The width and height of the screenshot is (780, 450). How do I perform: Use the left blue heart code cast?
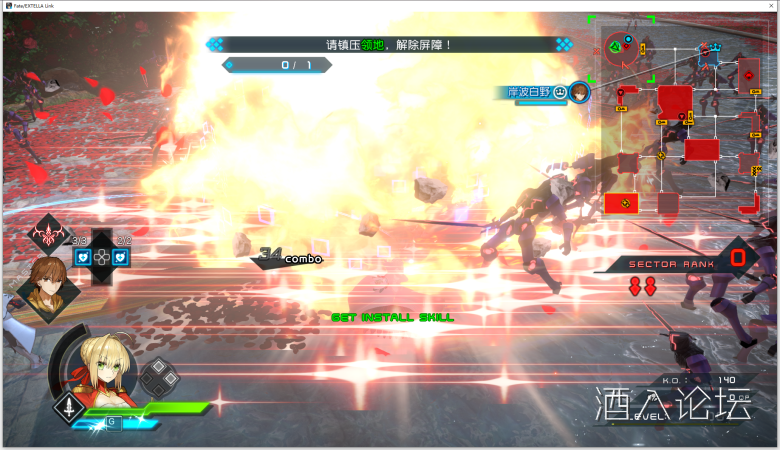tap(86, 257)
